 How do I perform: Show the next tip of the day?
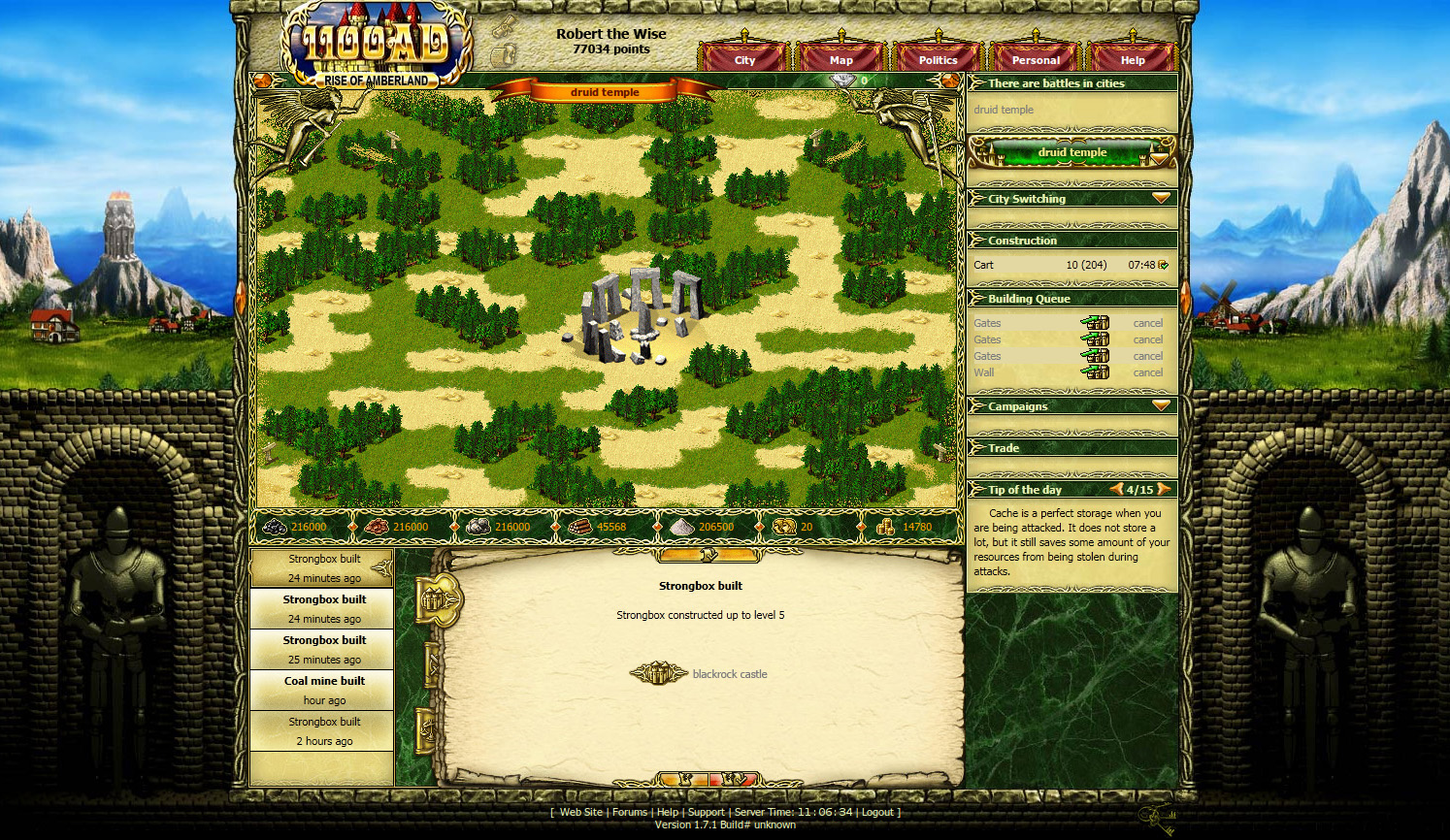1163,489
